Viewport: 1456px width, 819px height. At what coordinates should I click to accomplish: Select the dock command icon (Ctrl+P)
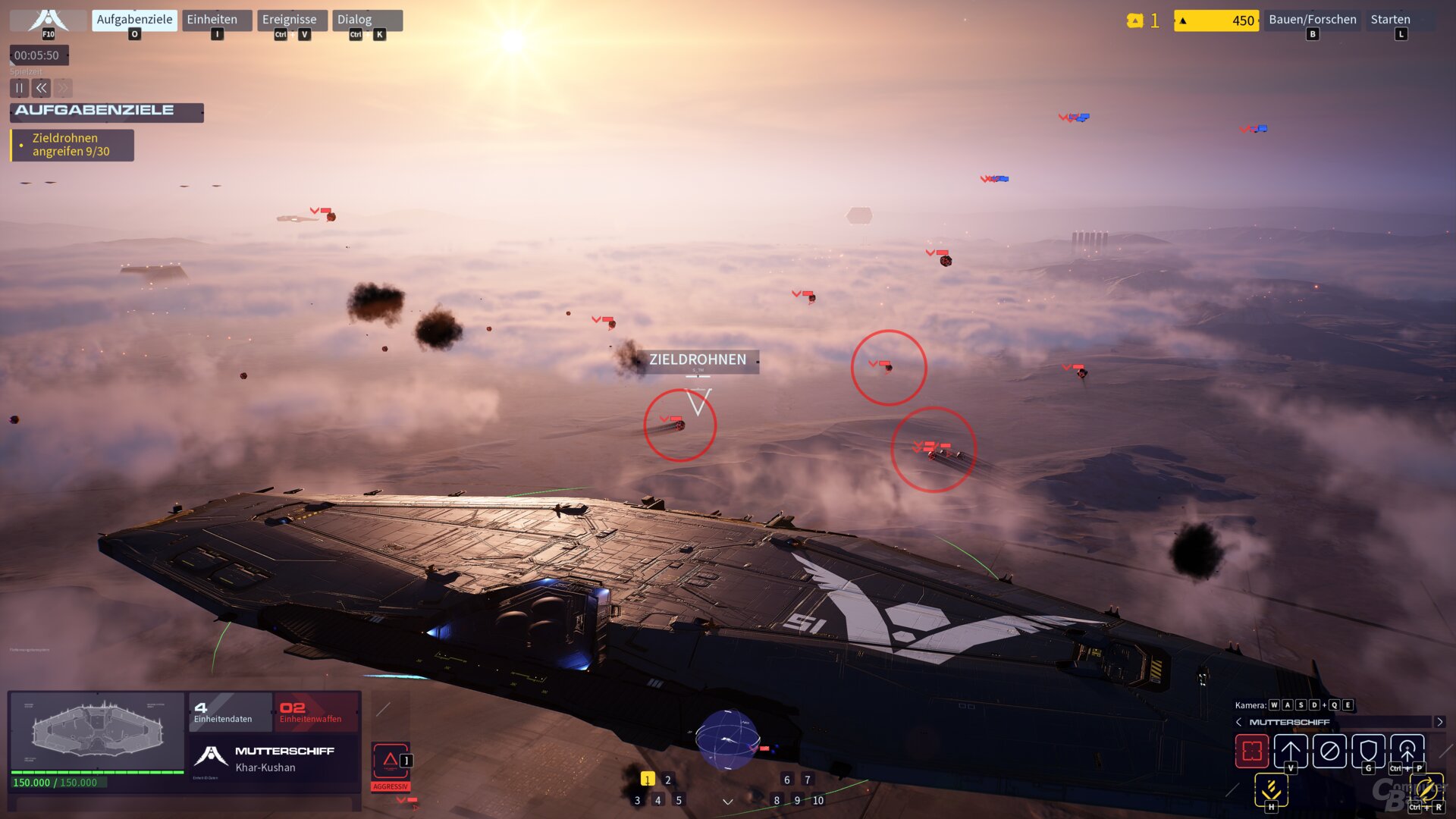click(1407, 749)
